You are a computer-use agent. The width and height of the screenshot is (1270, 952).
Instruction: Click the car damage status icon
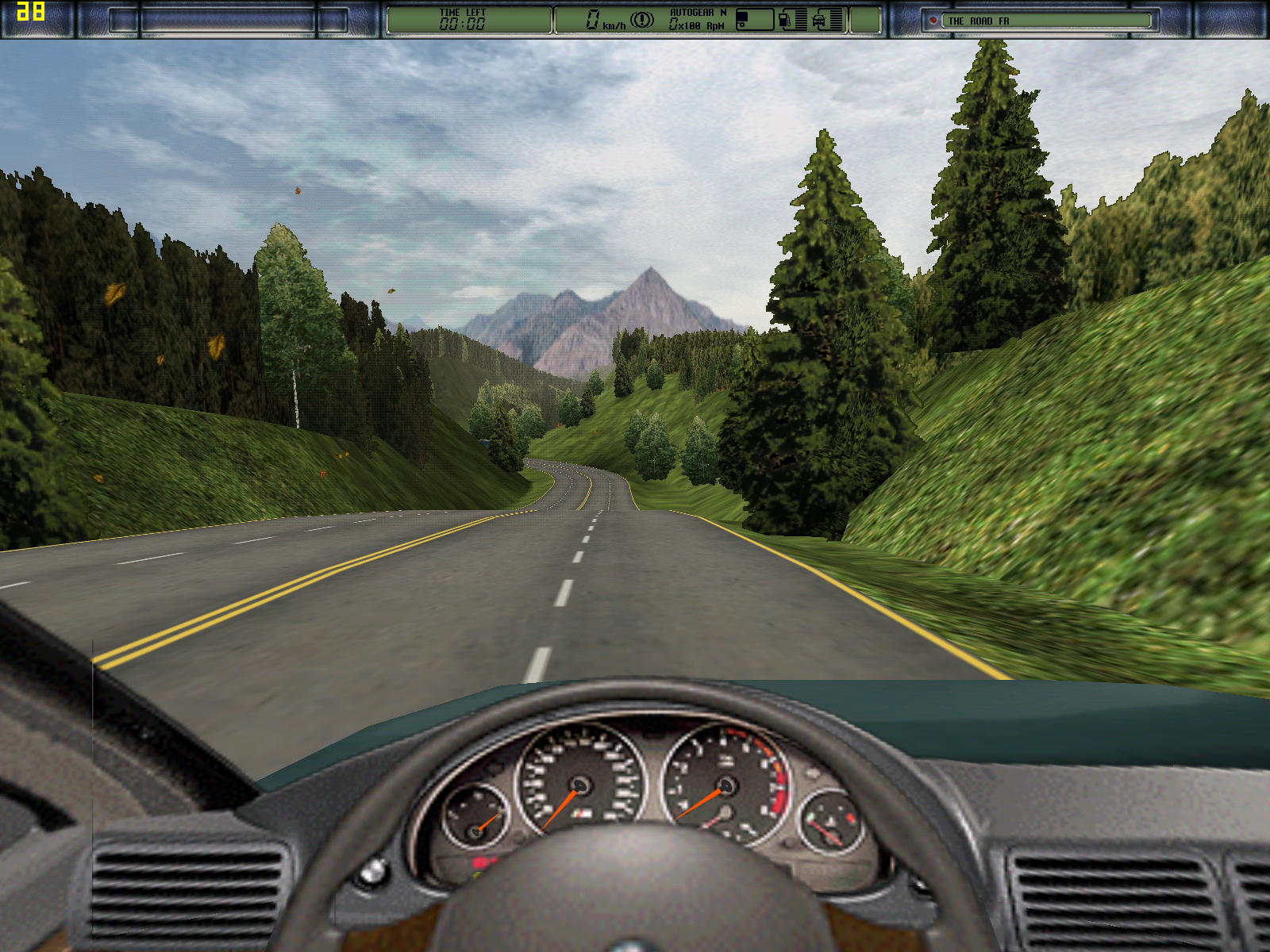coord(819,20)
